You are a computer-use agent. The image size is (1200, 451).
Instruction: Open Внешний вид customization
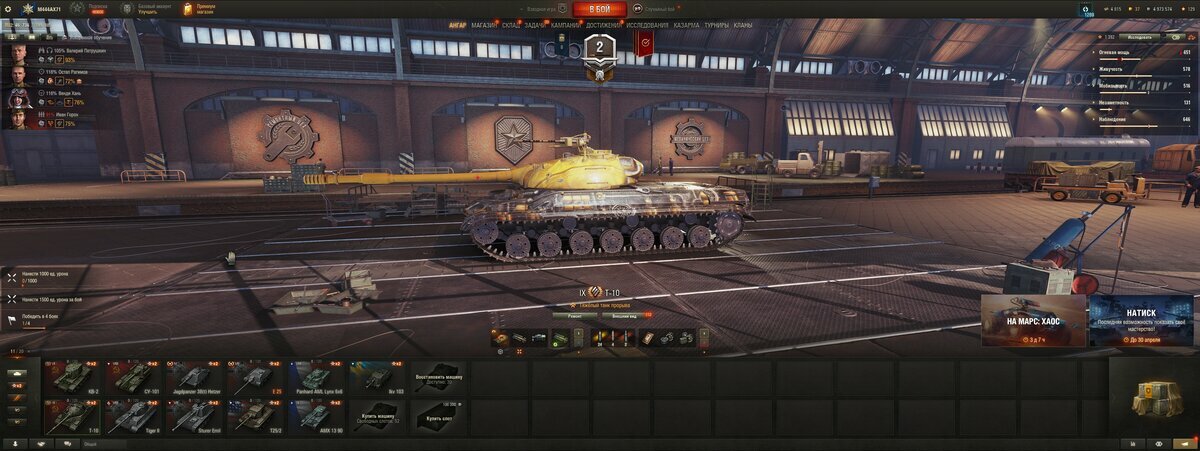(623, 315)
